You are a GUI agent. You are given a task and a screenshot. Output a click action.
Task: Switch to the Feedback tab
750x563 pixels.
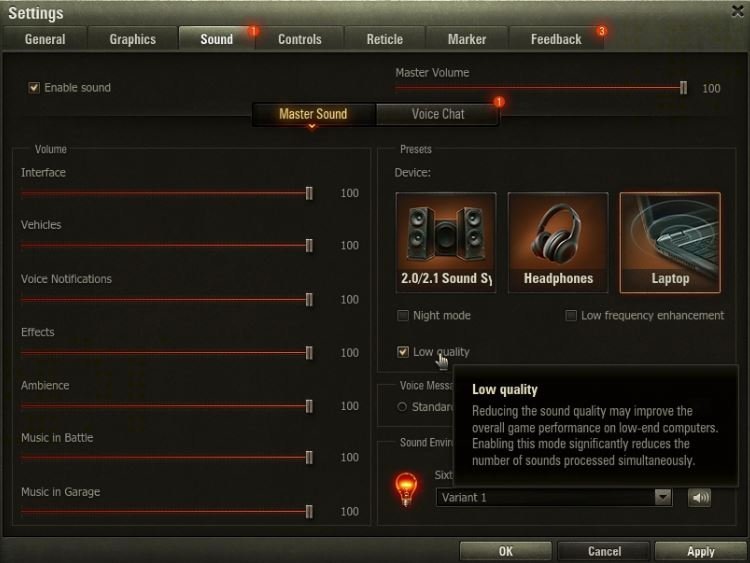556,39
